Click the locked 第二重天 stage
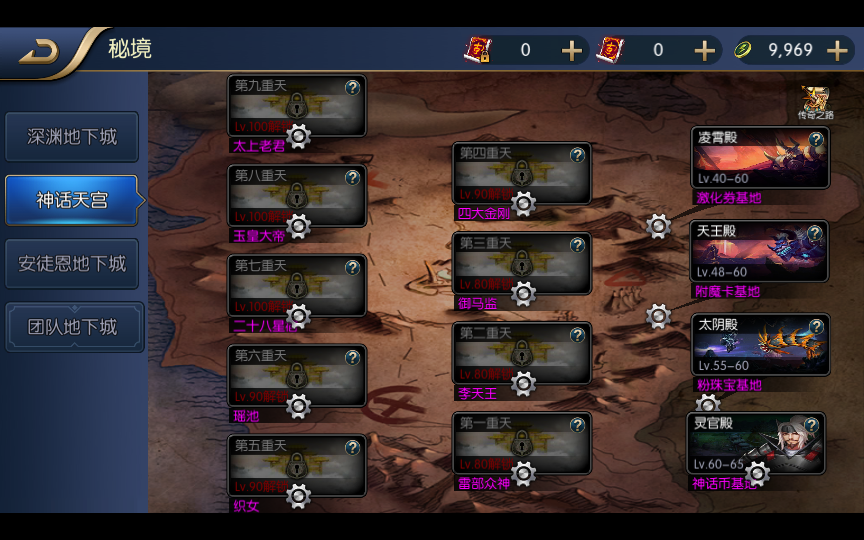Image resolution: width=864 pixels, height=540 pixels. [521, 353]
